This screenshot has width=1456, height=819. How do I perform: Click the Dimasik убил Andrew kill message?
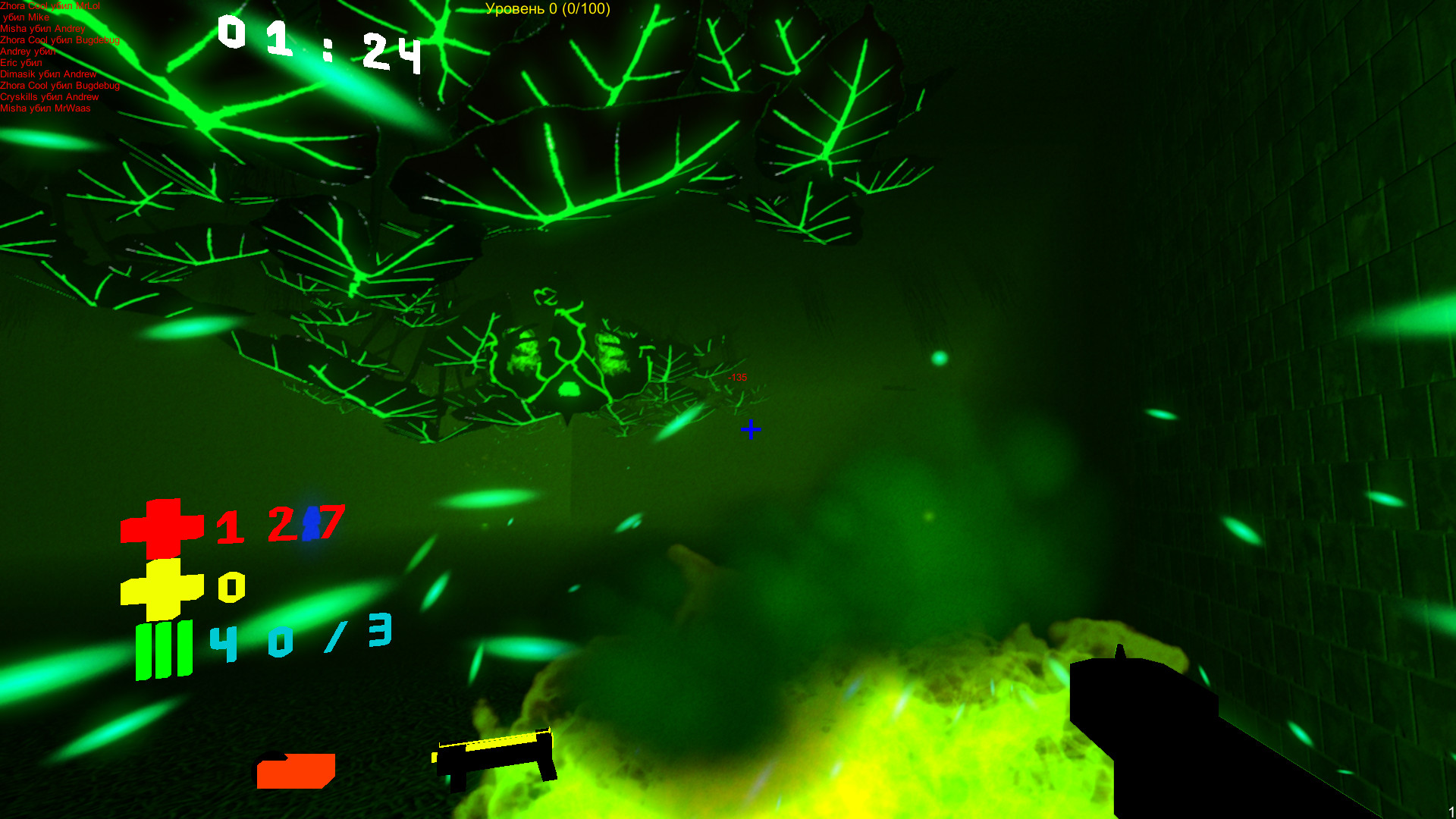tap(48, 74)
